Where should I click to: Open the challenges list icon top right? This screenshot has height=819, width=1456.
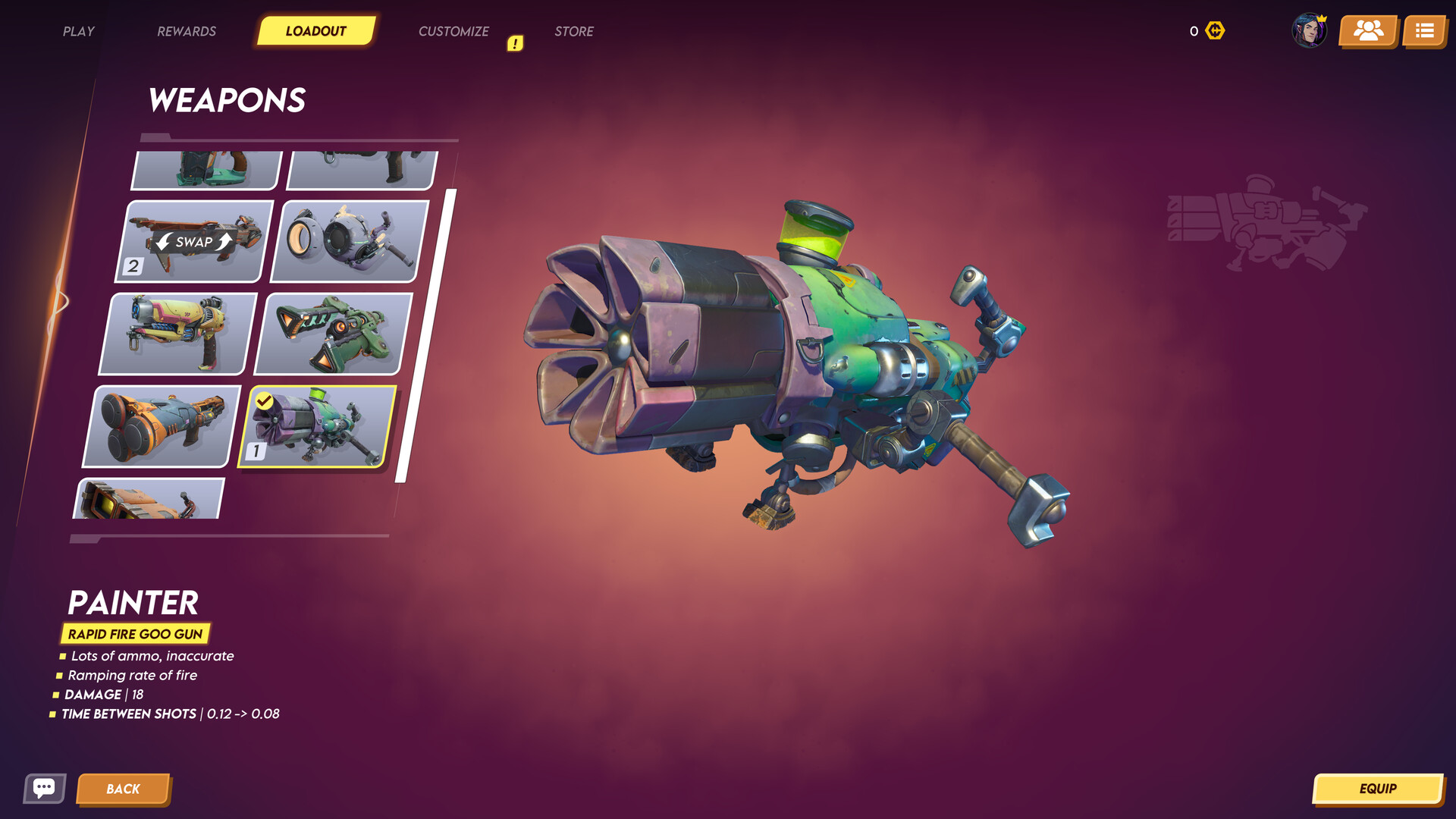[1425, 31]
